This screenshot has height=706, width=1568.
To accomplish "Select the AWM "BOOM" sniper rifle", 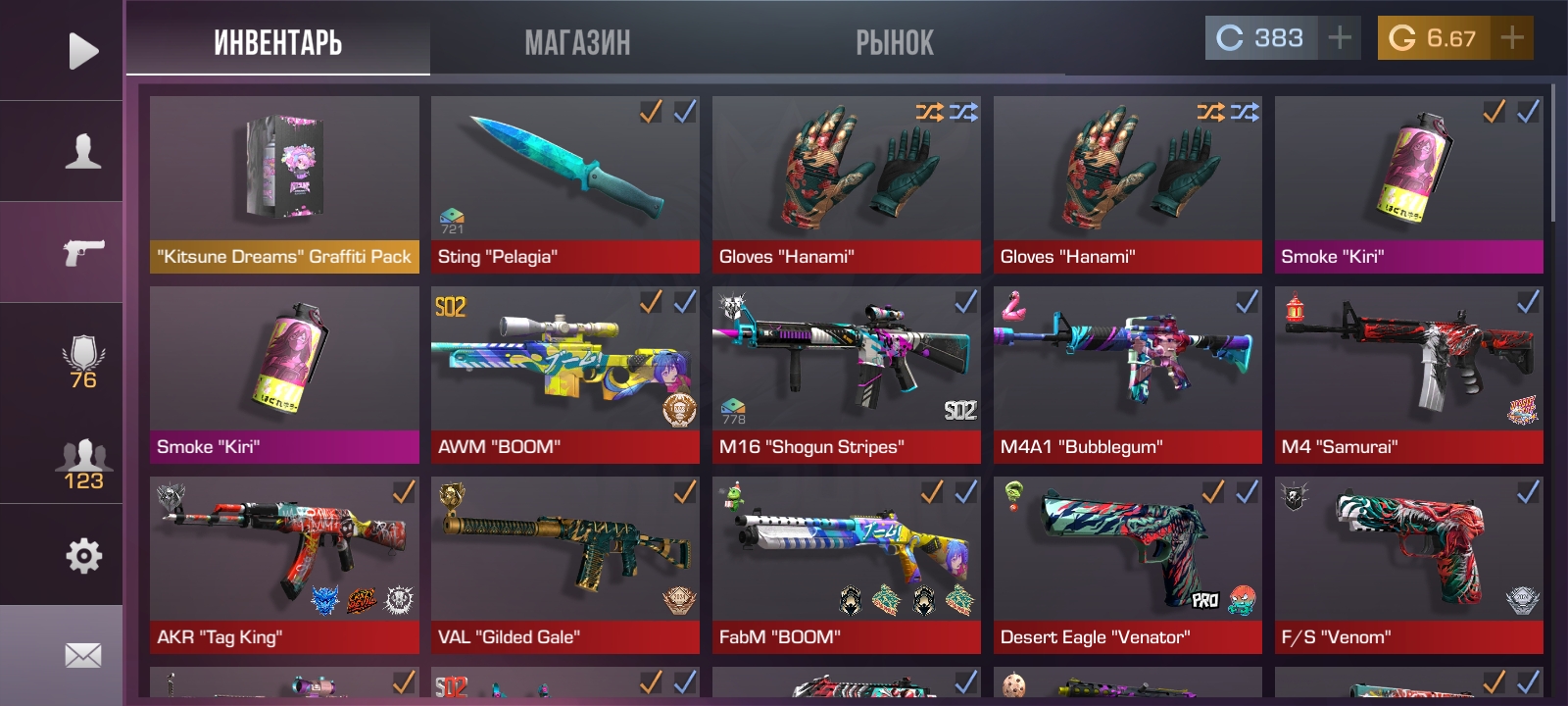I will point(565,374).
